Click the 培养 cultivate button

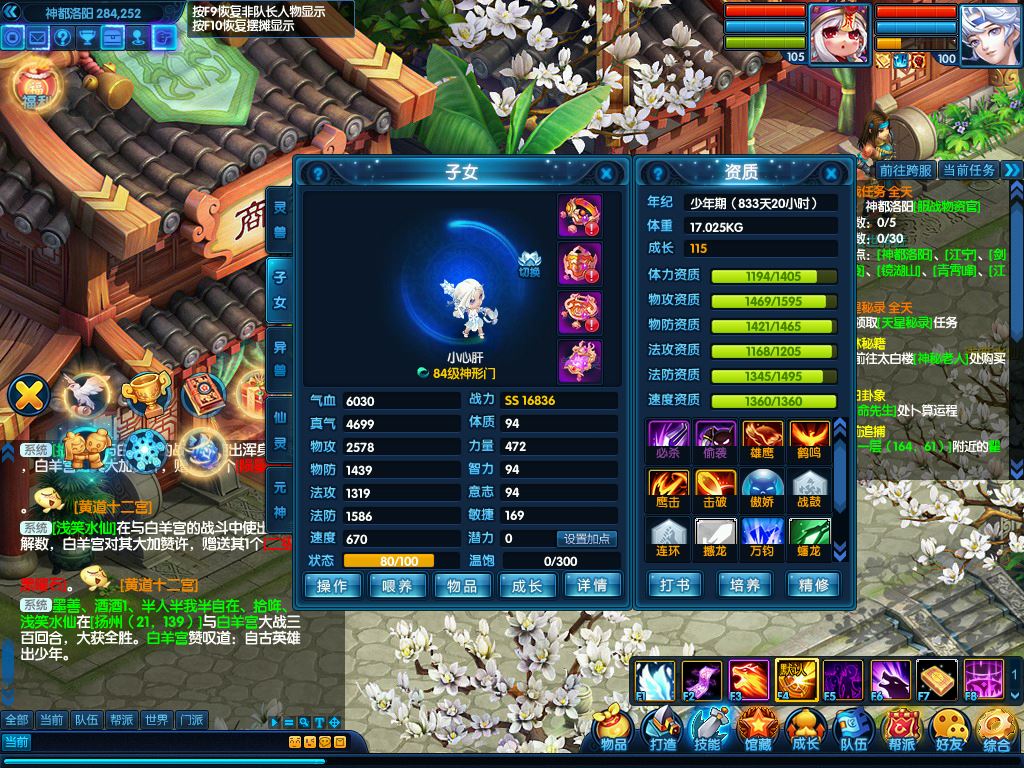pos(744,585)
